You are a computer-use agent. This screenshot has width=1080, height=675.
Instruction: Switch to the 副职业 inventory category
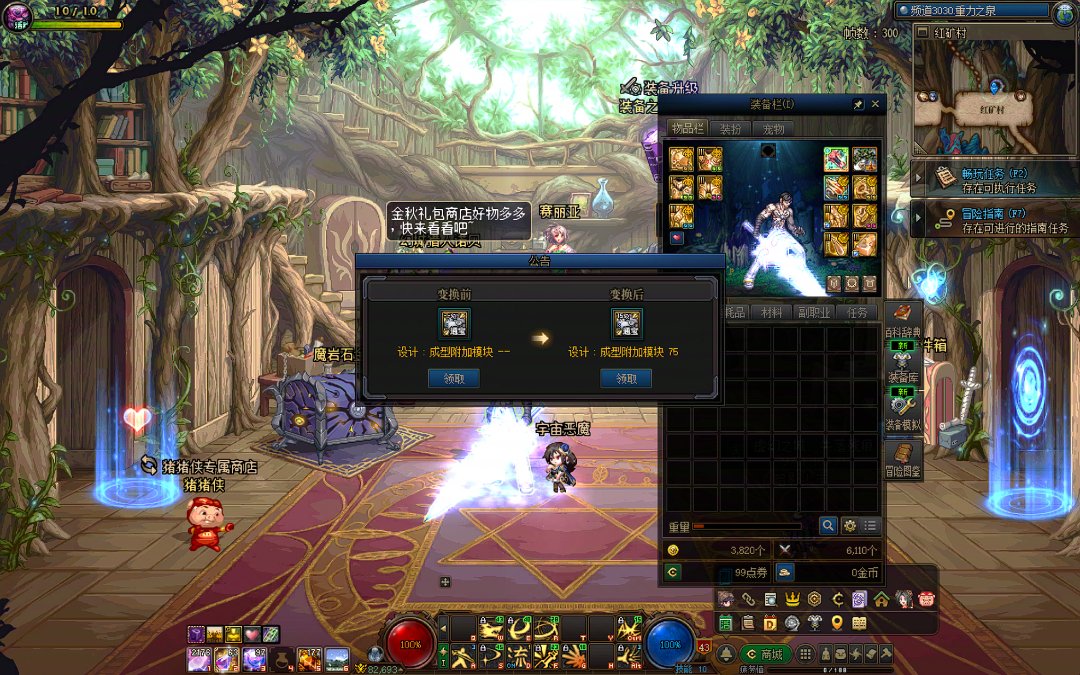point(814,312)
